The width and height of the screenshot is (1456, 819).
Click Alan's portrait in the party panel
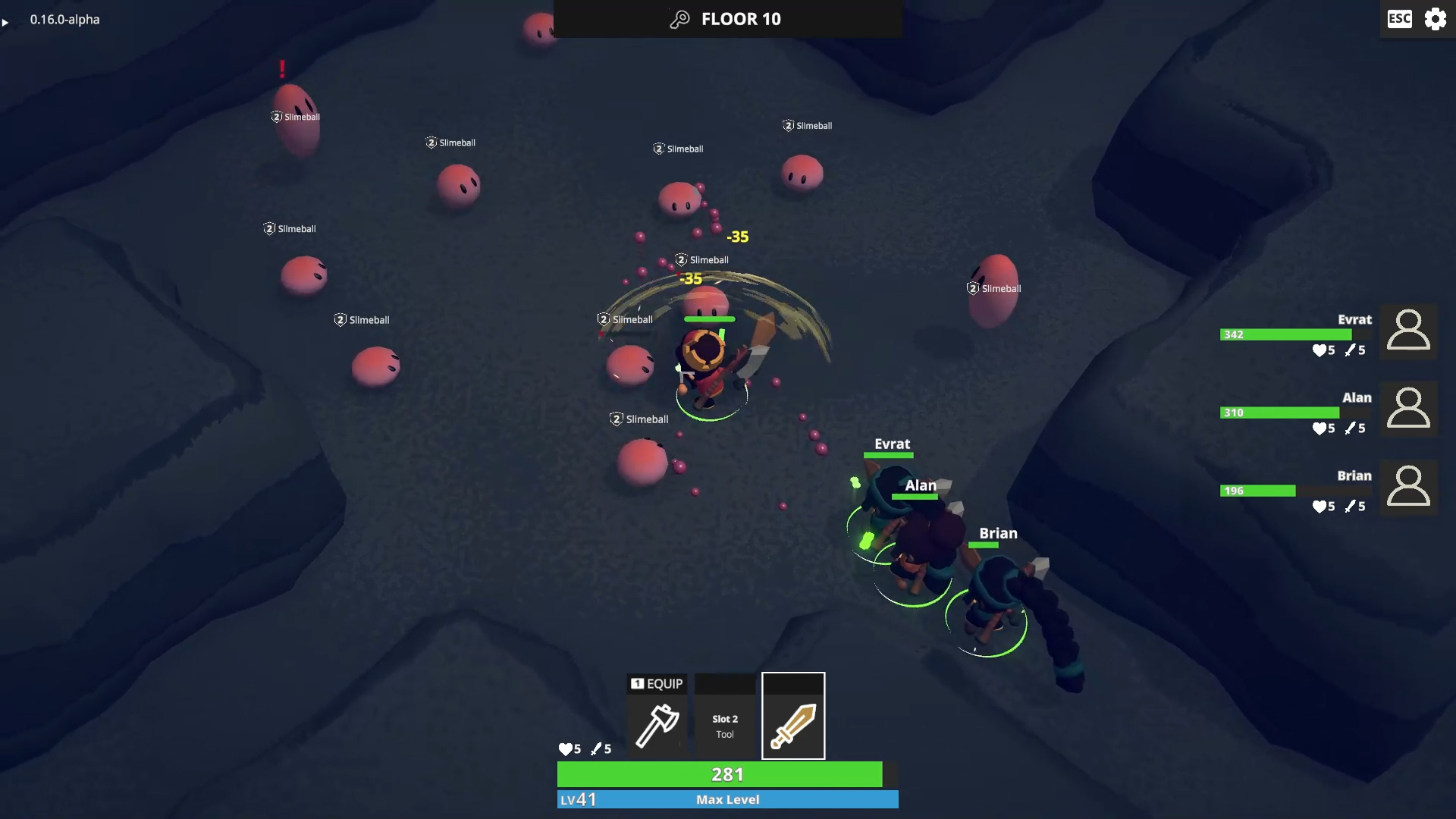(1408, 409)
